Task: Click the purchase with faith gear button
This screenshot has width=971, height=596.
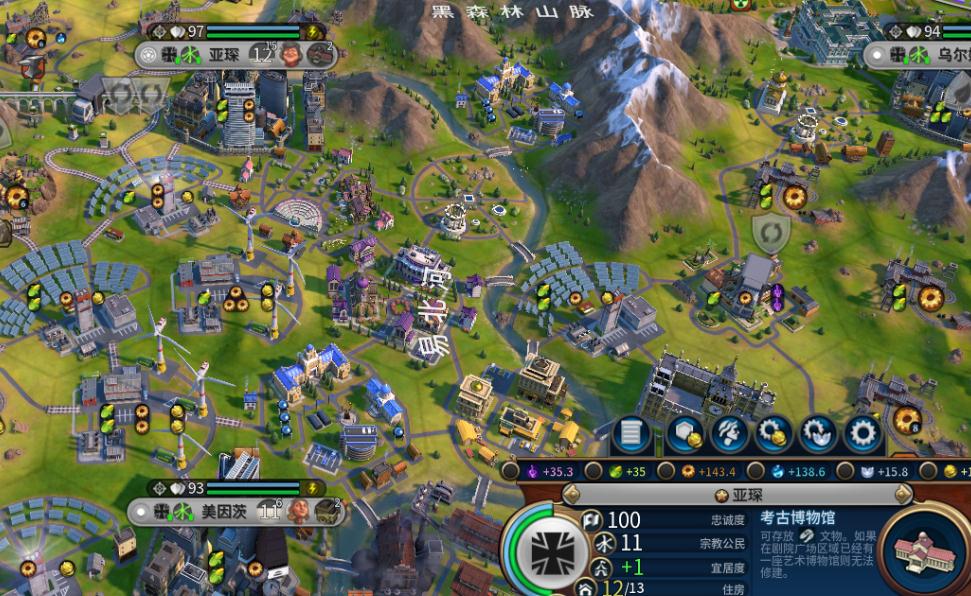Action: tap(818, 434)
